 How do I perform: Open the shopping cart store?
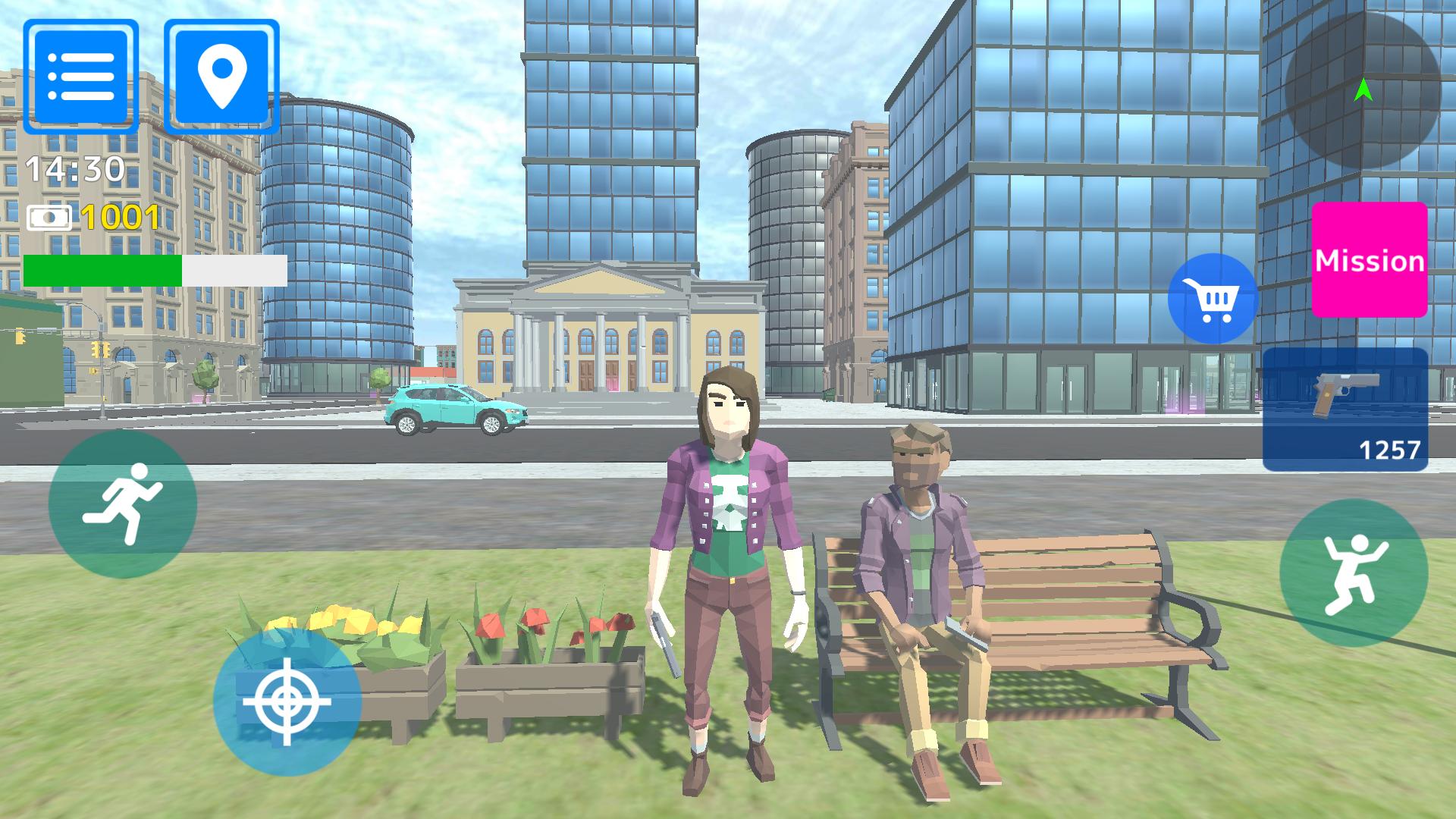1213,299
